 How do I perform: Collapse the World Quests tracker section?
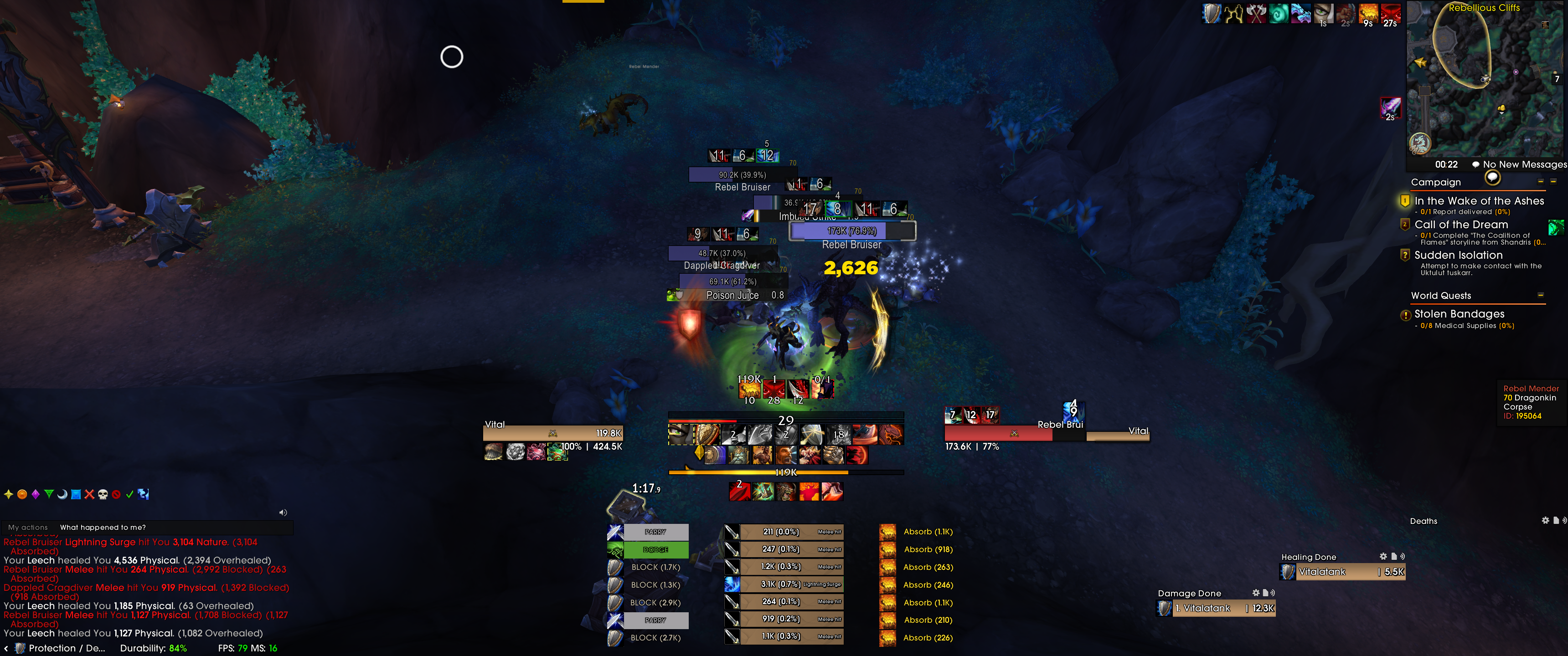point(1541,295)
